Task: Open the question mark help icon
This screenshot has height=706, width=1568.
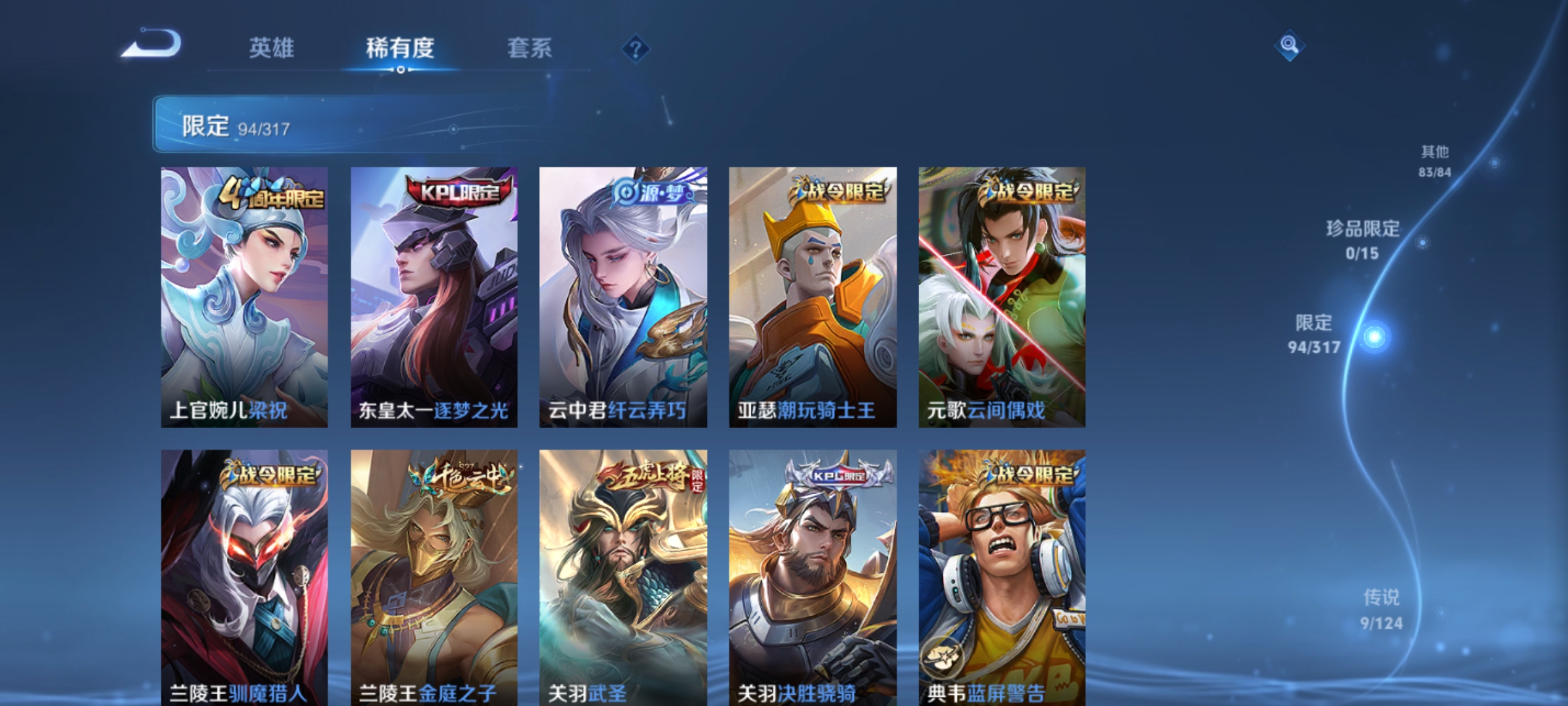Action: tap(635, 49)
